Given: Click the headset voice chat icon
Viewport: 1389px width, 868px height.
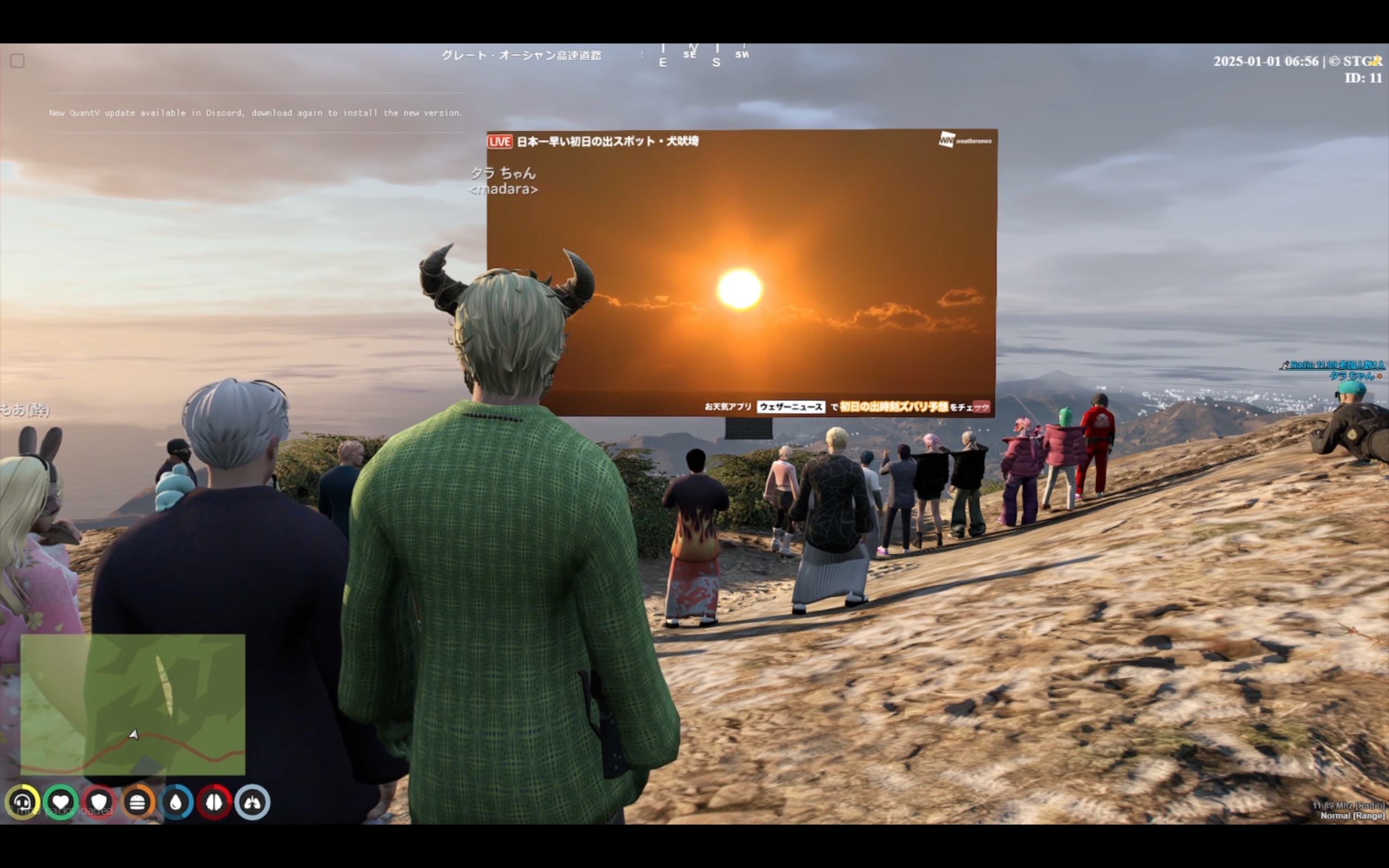Looking at the screenshot, I should (x=22, y=802).
